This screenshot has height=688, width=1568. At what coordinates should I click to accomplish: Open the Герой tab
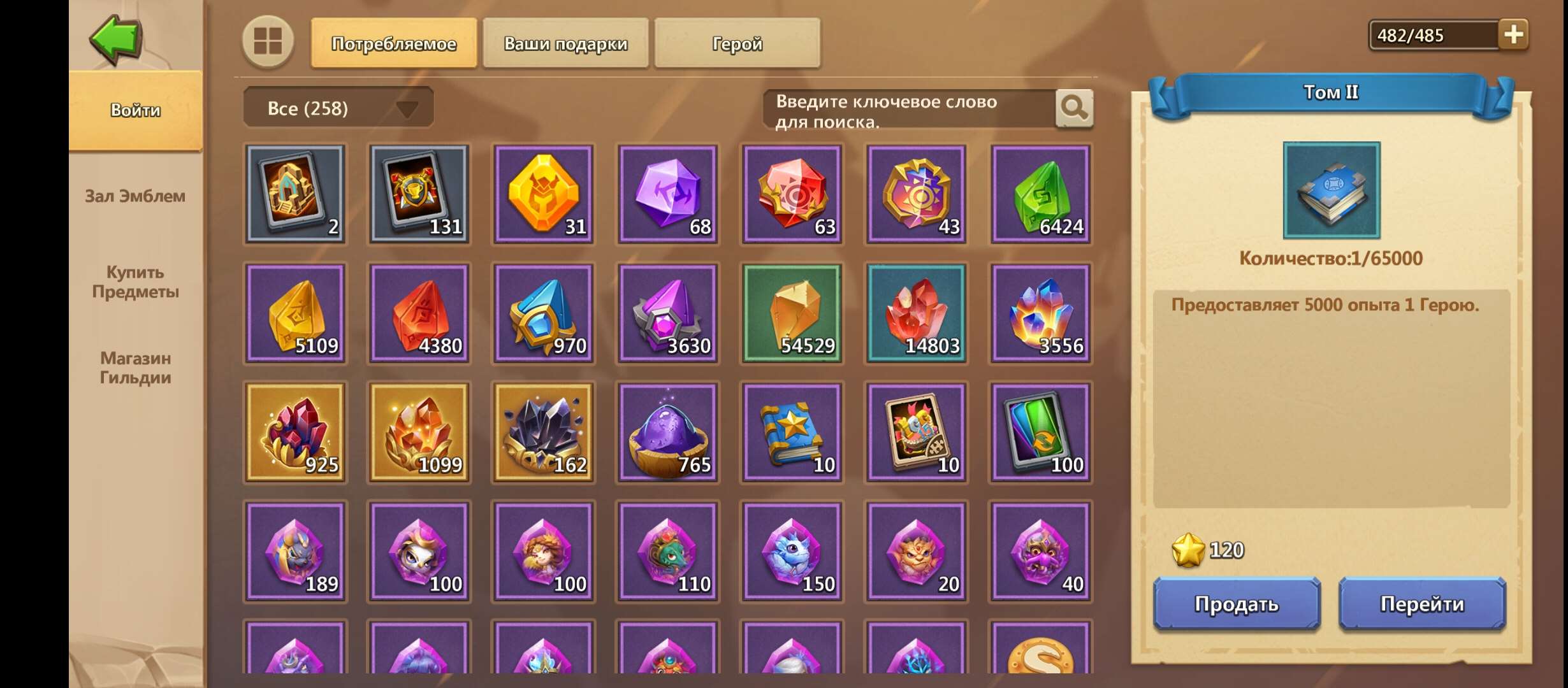tap(736, 43)
